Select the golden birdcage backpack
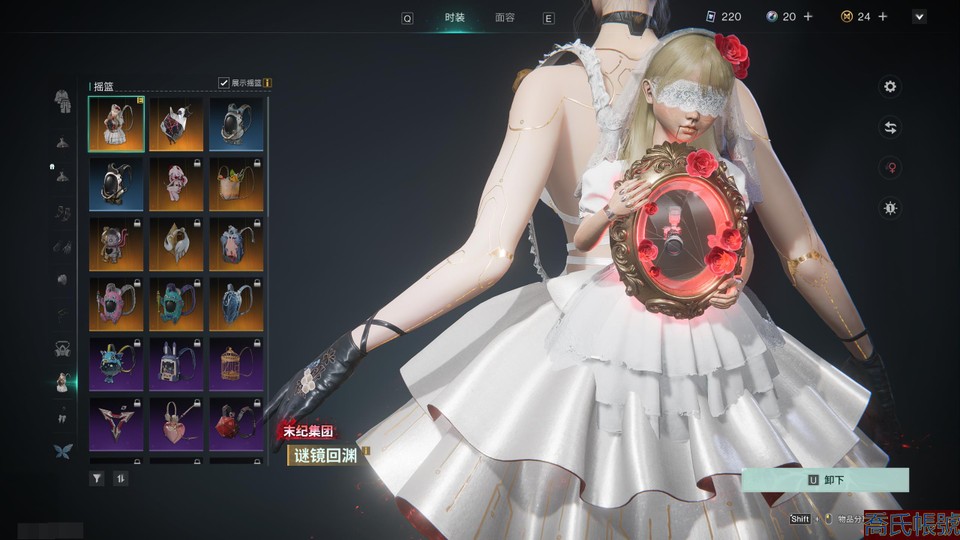 coord(236,364)
